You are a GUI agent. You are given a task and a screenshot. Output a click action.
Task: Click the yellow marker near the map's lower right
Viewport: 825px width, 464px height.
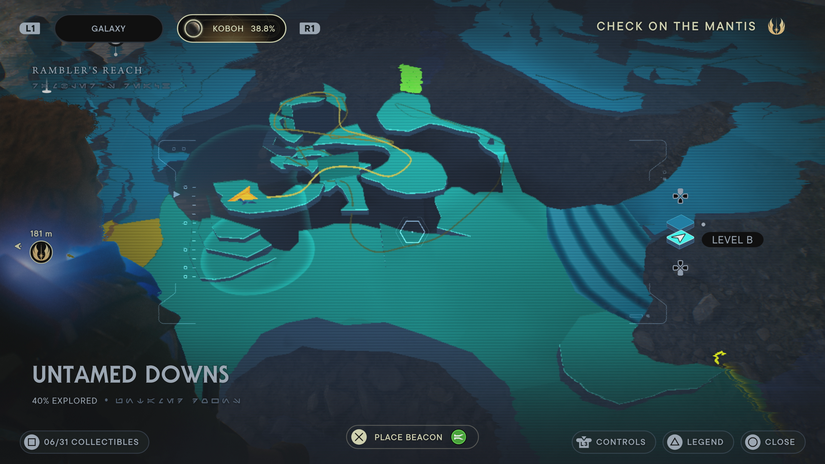pos(718,357)
